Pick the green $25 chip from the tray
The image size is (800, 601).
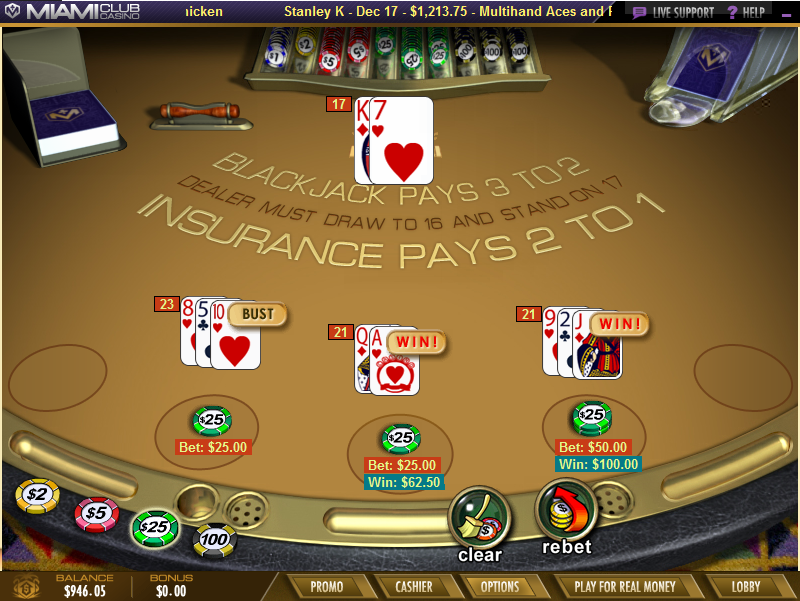155,526
